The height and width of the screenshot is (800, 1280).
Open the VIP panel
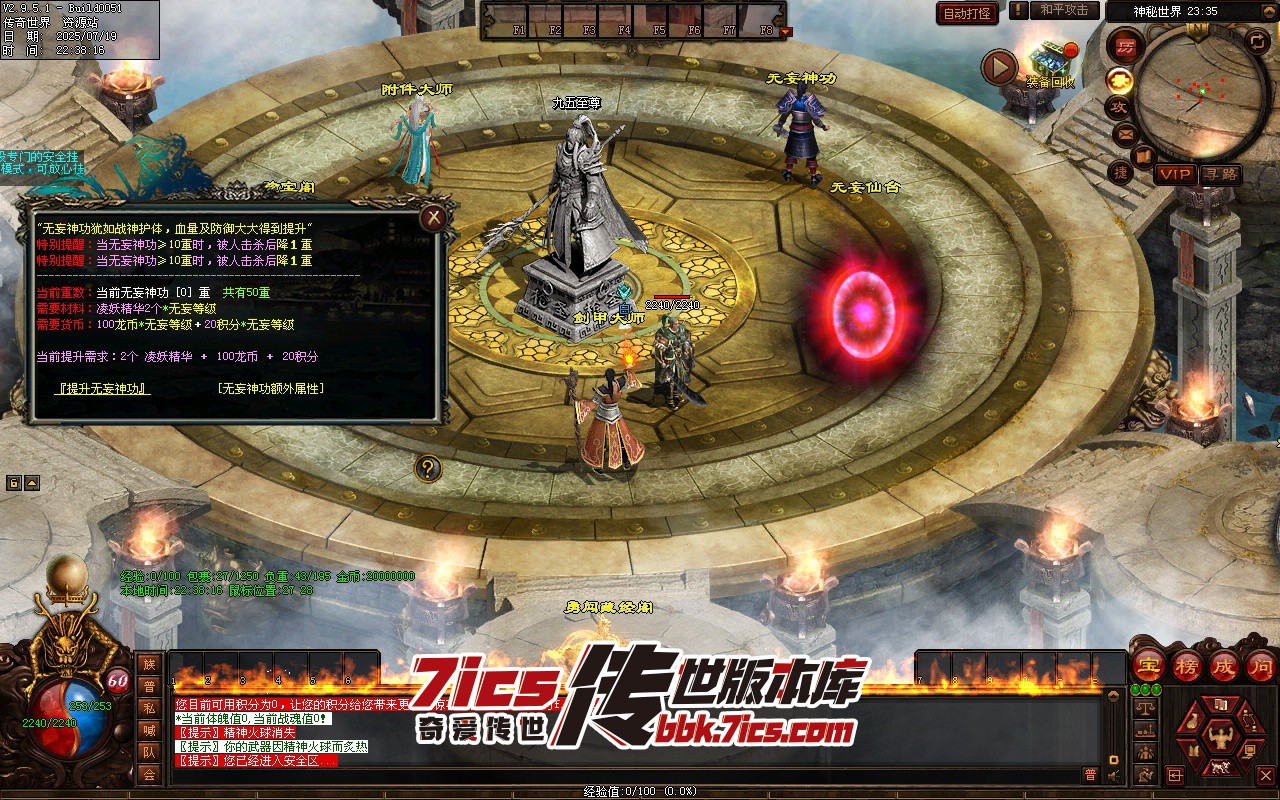[1176, 174]
